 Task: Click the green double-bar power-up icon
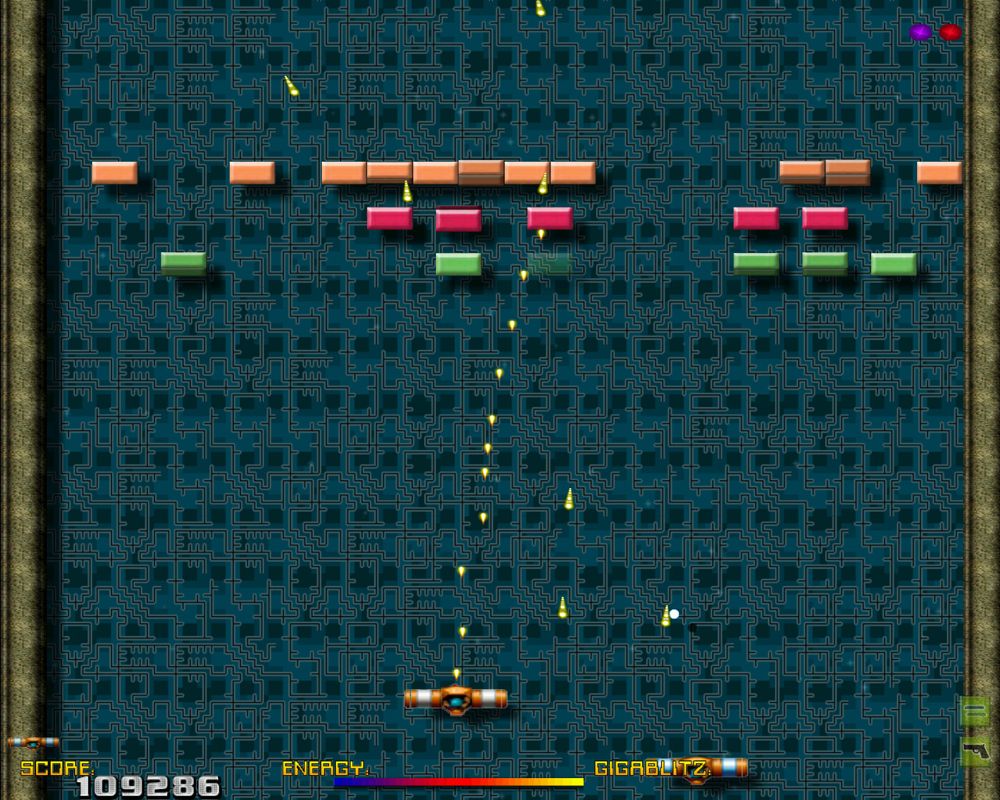pyautogui.click(x=974, y=711)
